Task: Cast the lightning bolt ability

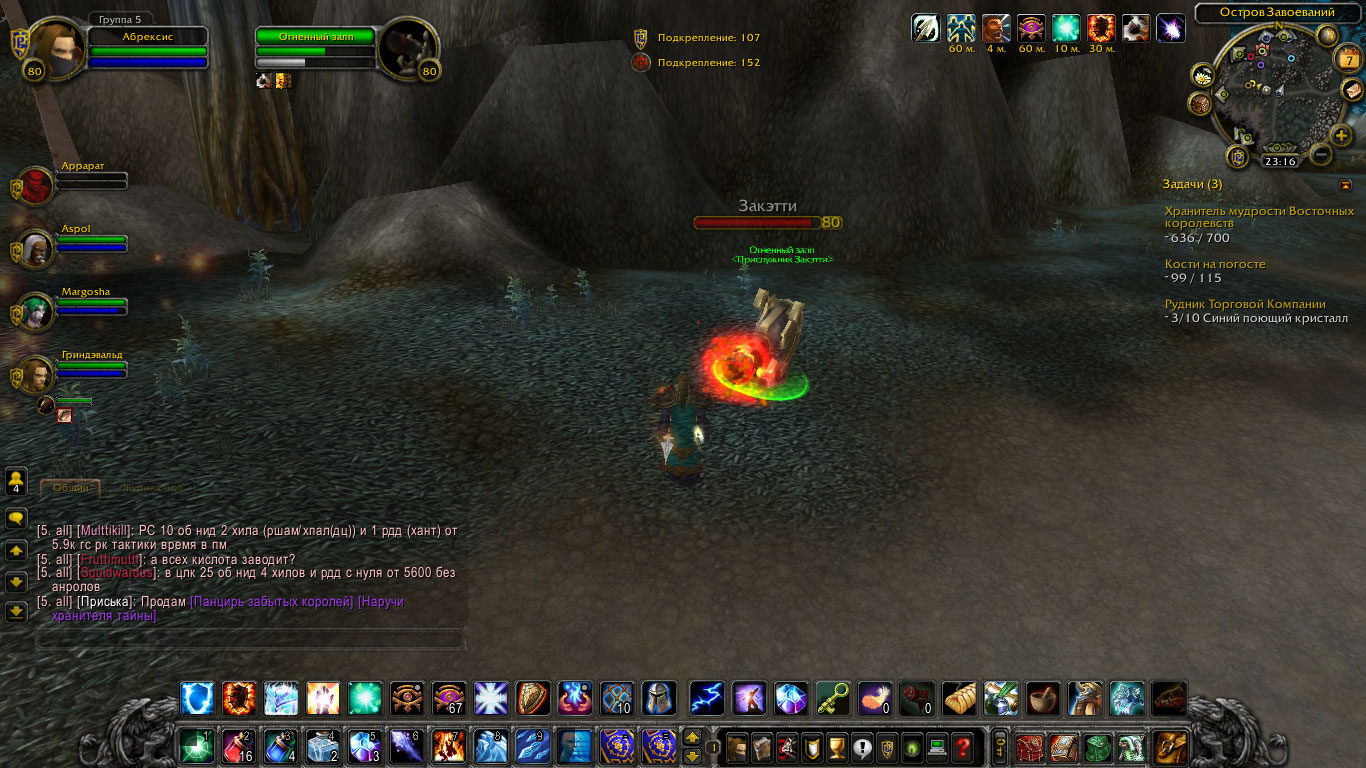Action: 707,698
